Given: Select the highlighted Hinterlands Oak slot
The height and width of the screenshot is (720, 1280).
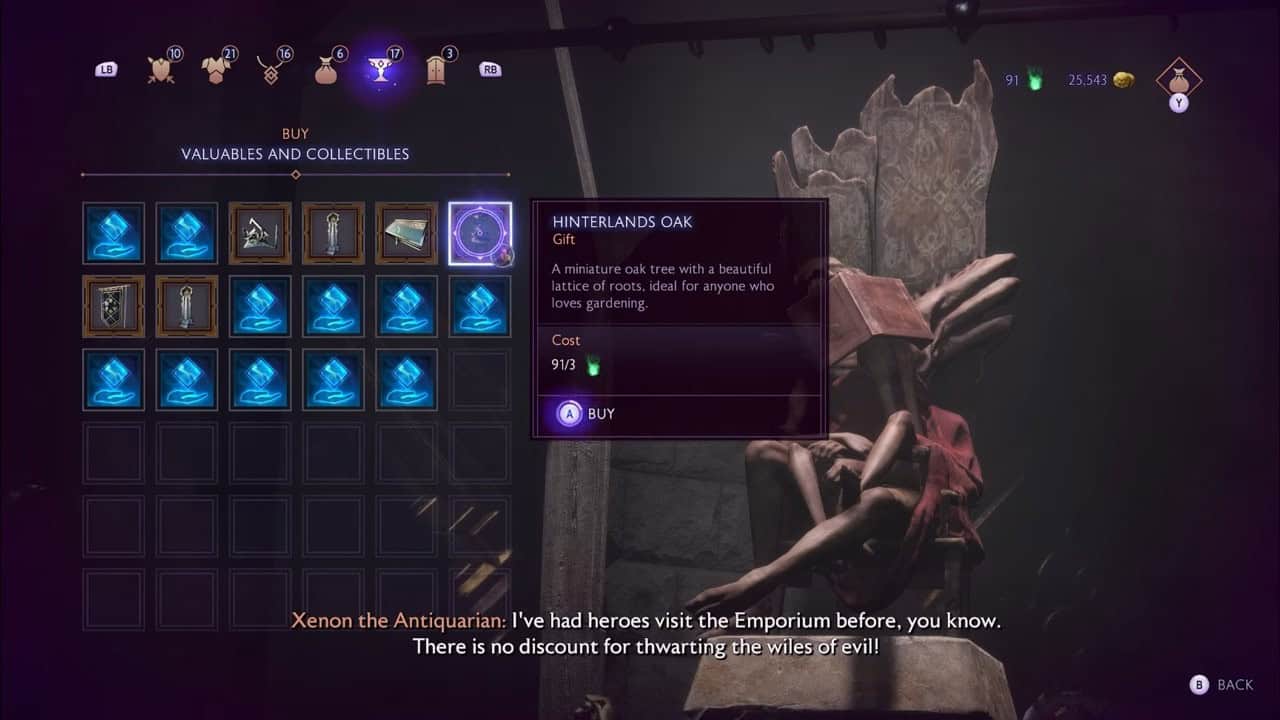Looking at the screenshot, I should pyautogui.click(x=480, y=233).
